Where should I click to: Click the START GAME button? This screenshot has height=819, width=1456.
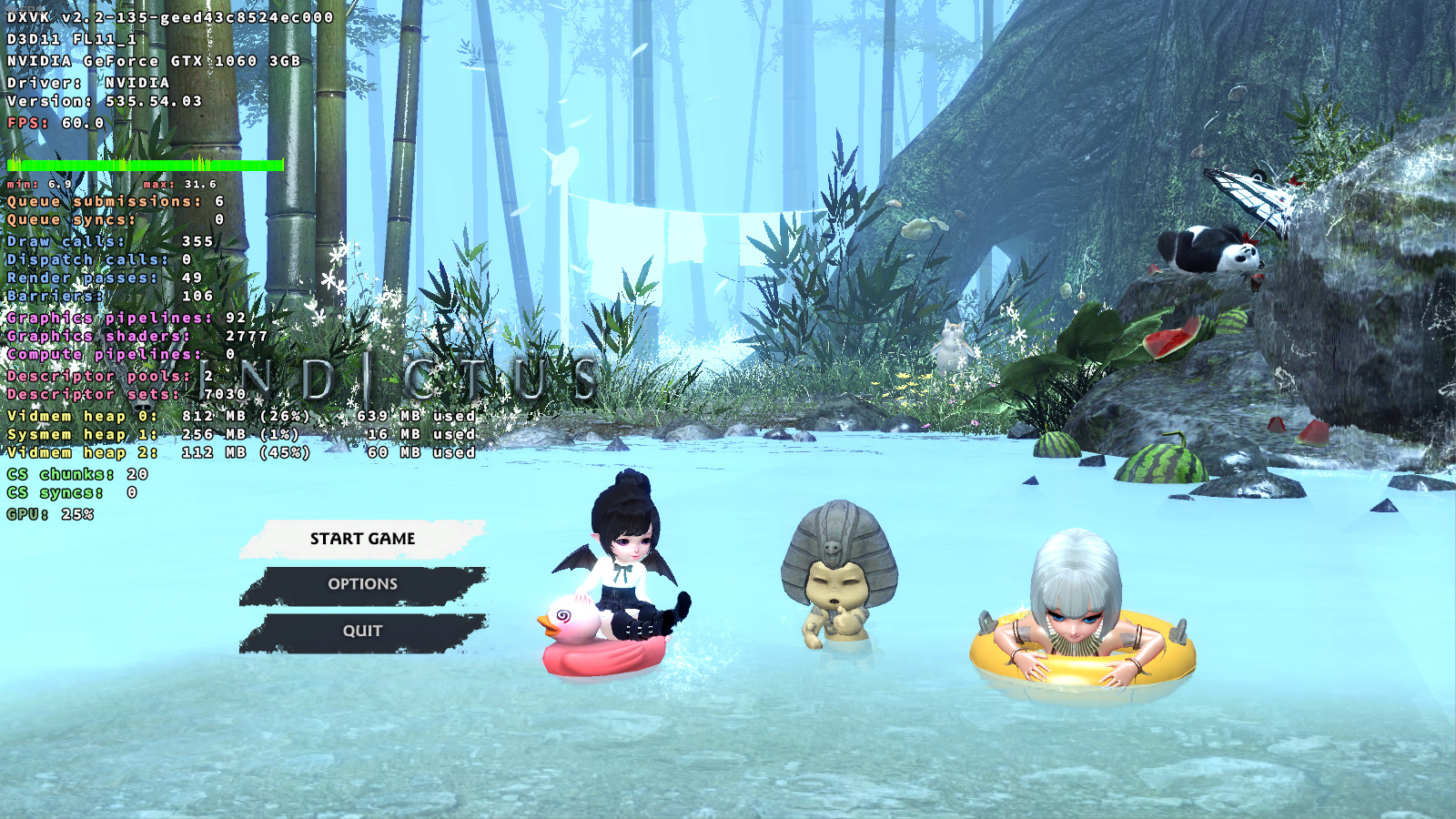[363, 538]
